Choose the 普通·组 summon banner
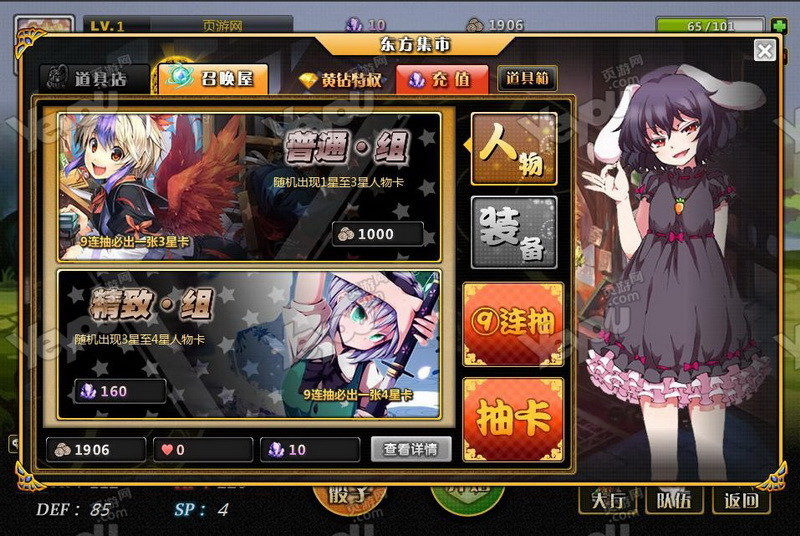800x536 pixels. coord(249,181)
